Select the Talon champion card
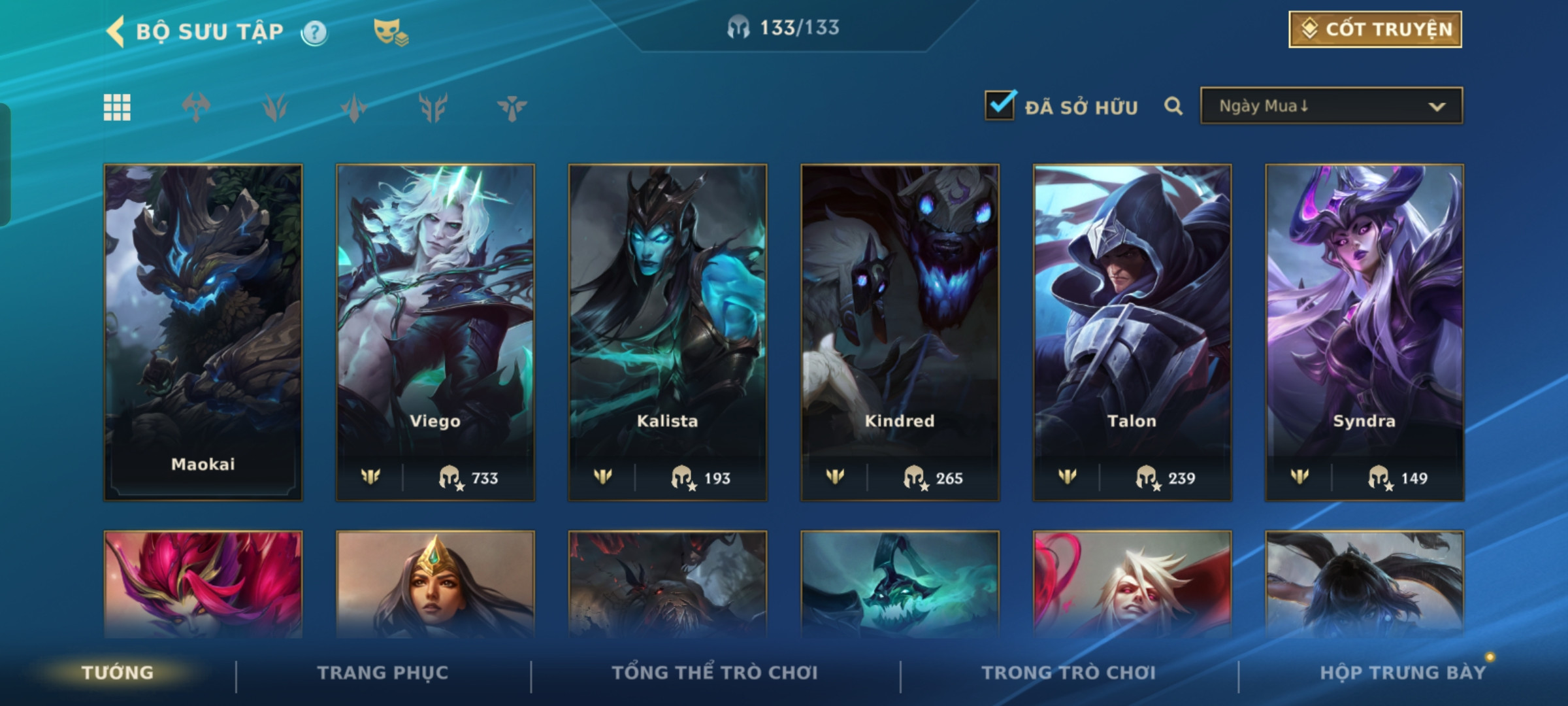Image resolution: width=1568 pixels, height=706 pixels. (x=1132, y=332)
